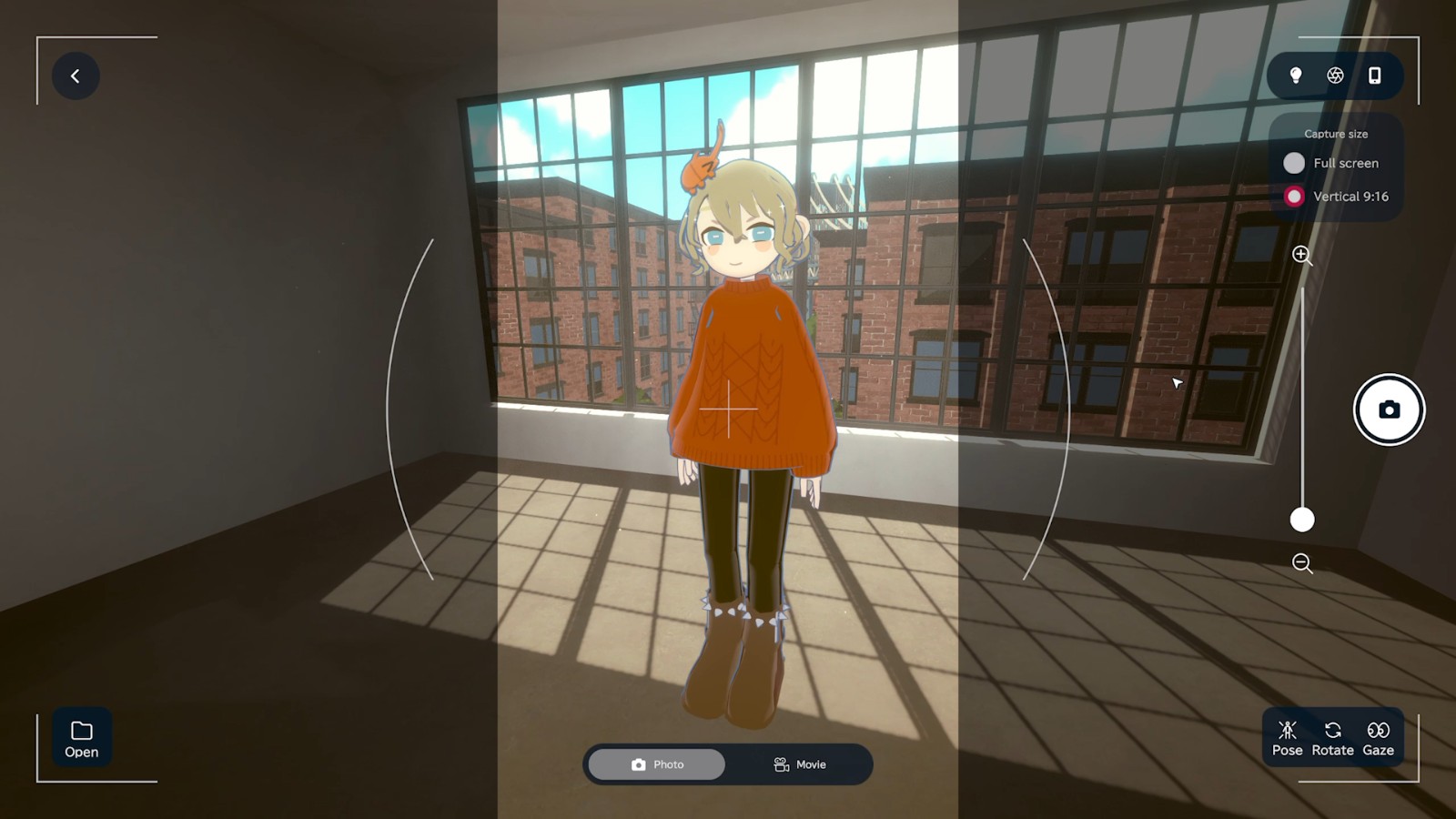Select the Photo mode tab
Viewport: 1456px width, 819px height.
[657, 764]
